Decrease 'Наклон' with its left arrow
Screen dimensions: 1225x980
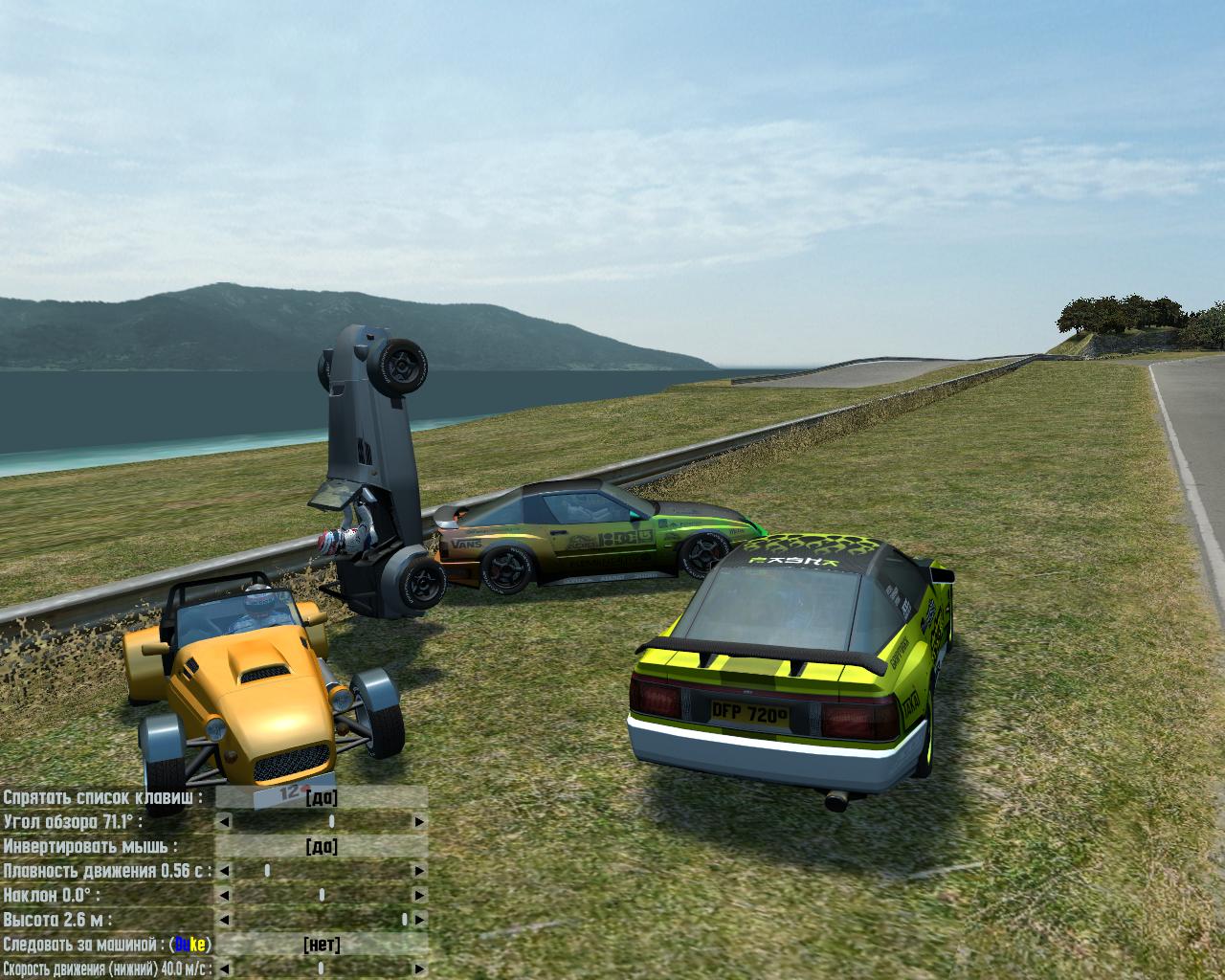coord(224,896)
